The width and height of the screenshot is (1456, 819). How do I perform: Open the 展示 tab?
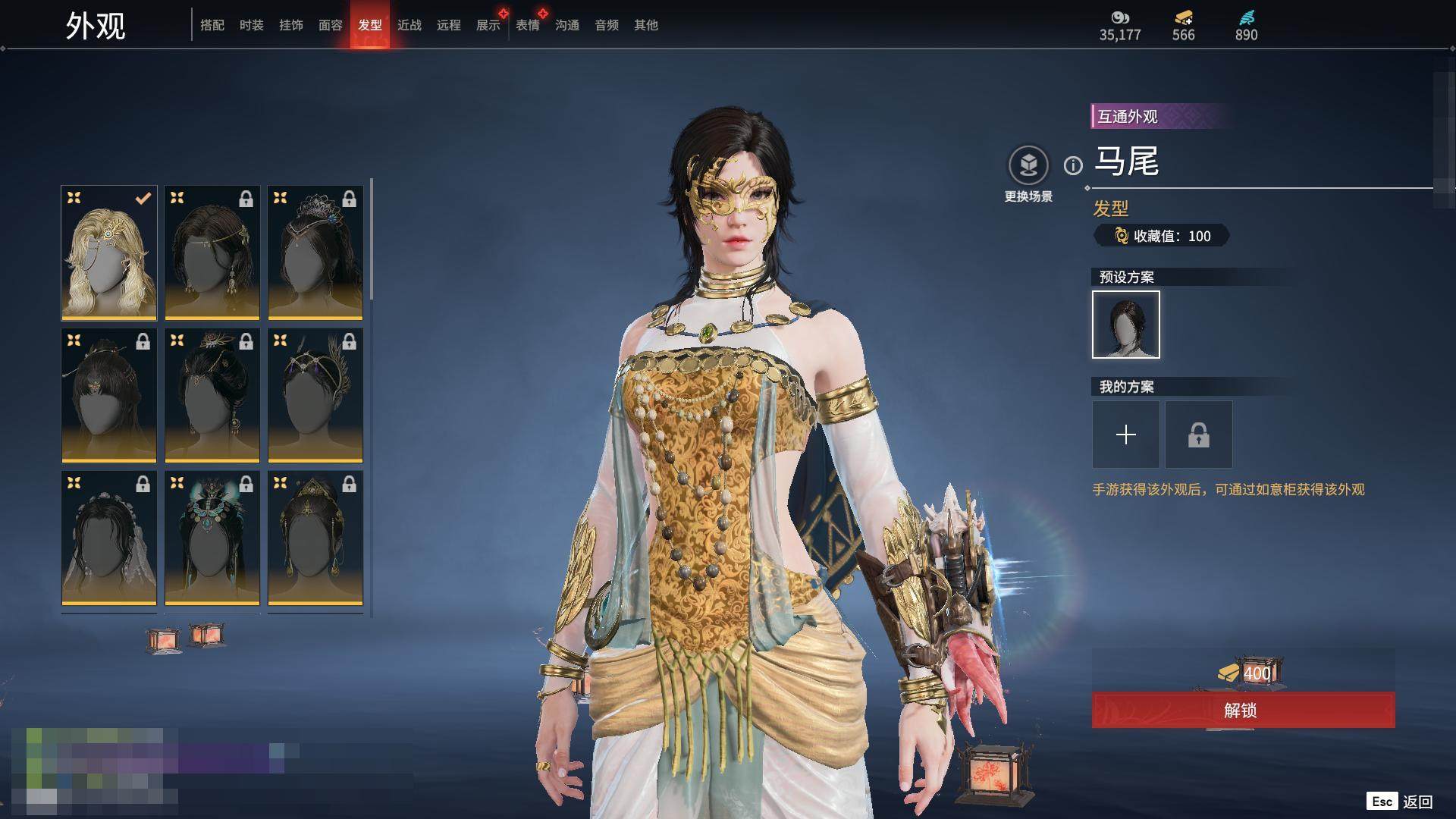click(488, 25)
